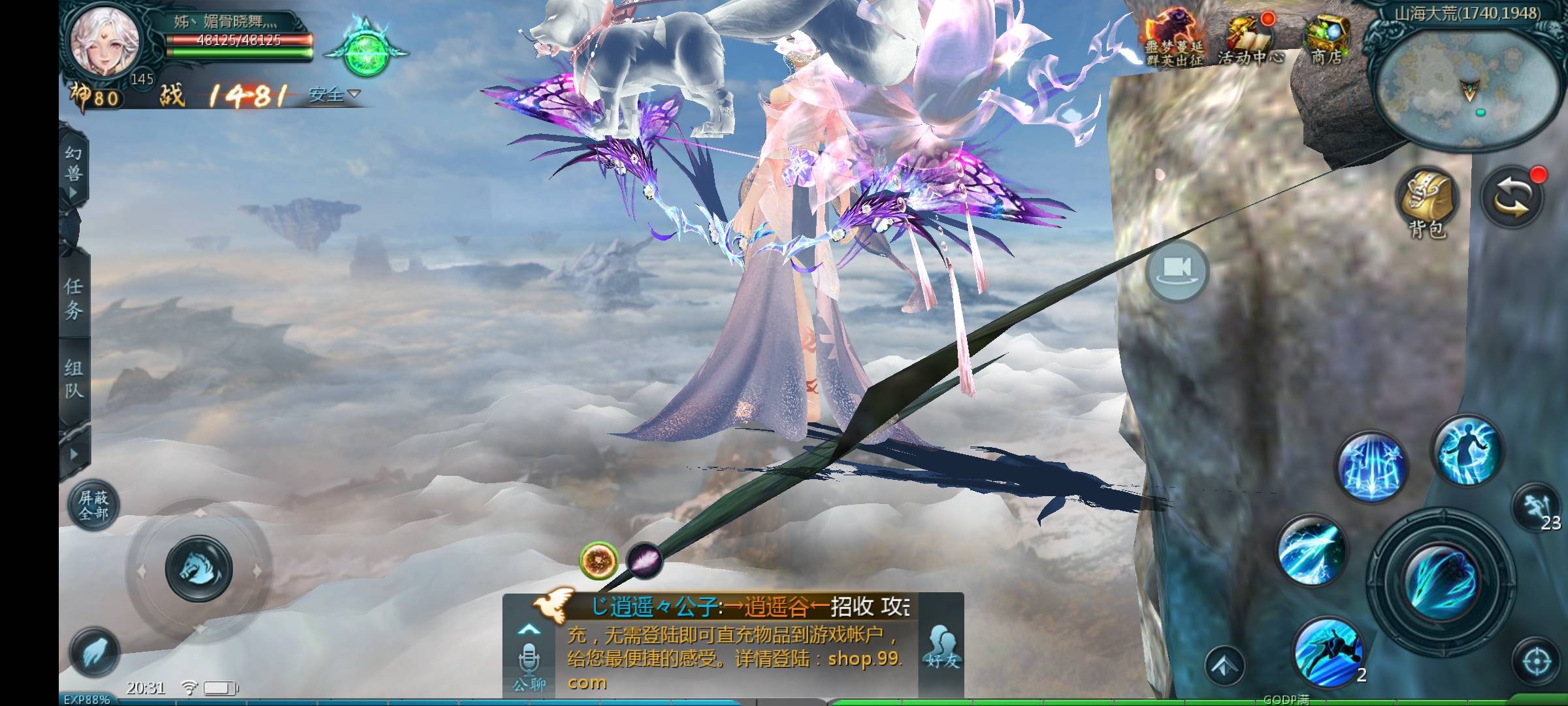Image resolution: width=1568 pixels, height=706 pixels.
Task: Activate the 公聊 voice chat microphone
Action: click(x=529, y=660)
